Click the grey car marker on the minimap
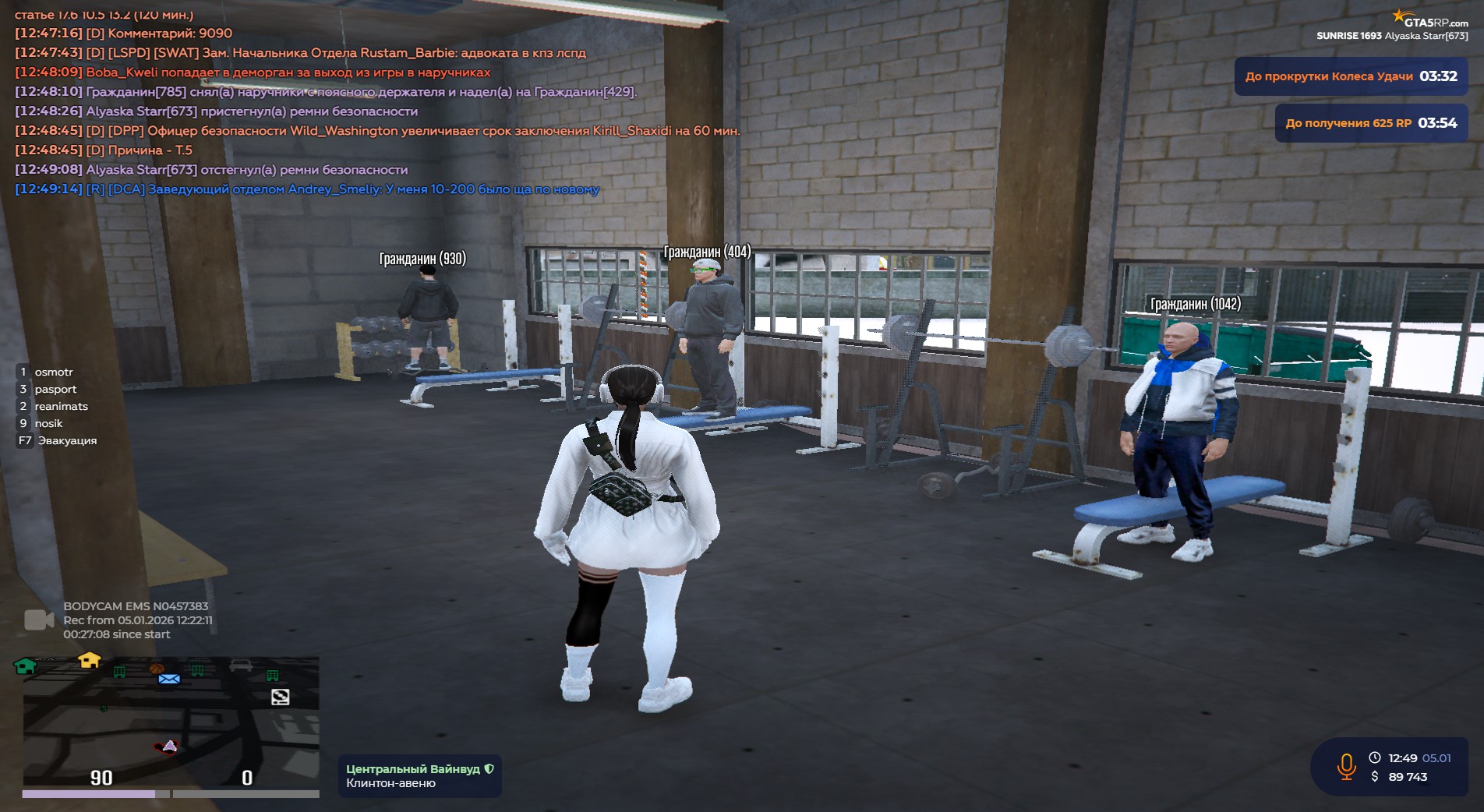Image resolution: width=1484 pixels, height=812 pixels. 241,665
